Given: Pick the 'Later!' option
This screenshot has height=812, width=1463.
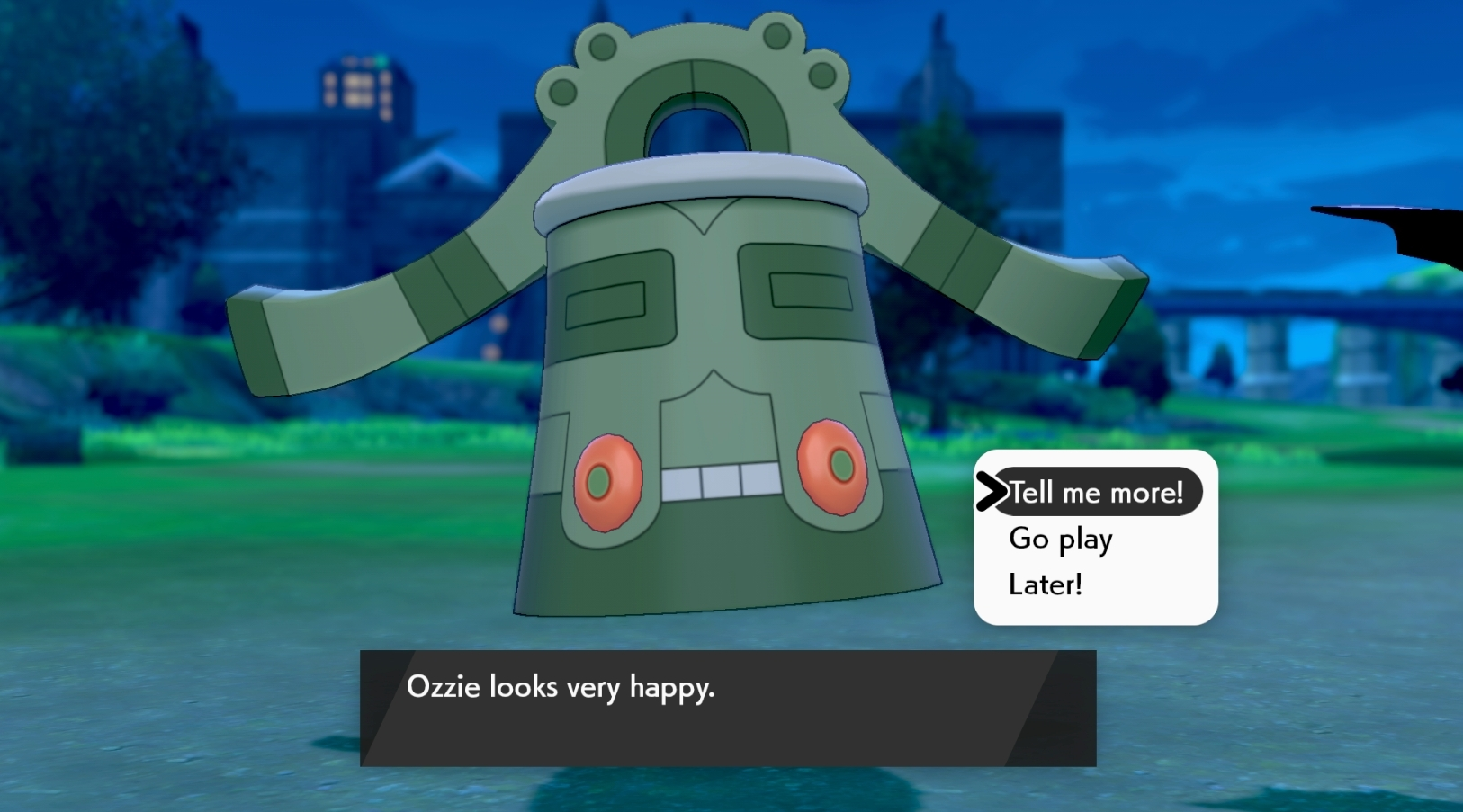Looking at the screenshot, I should [1044, 584].
